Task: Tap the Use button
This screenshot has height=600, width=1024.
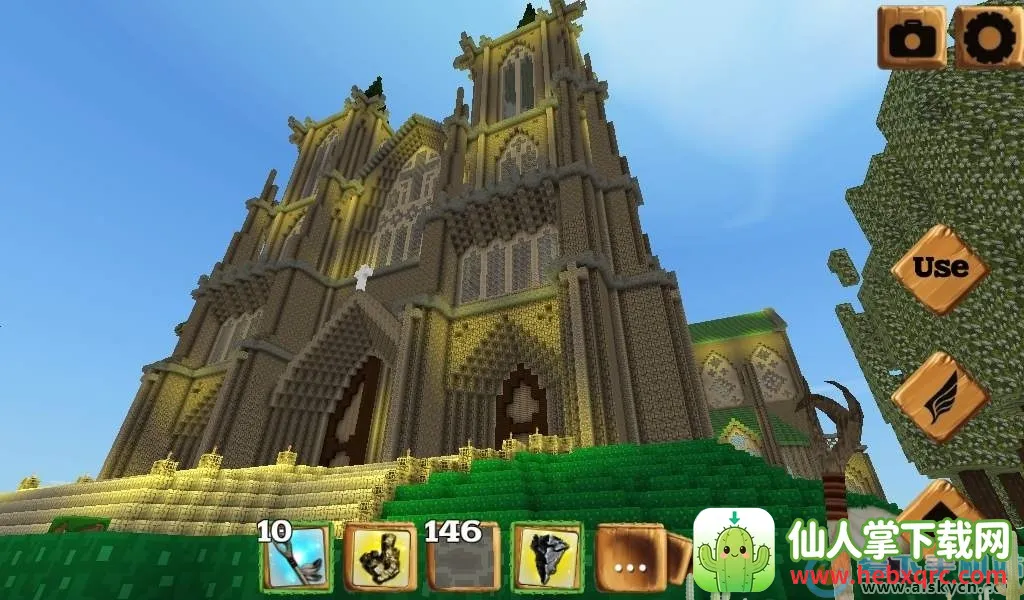Action: click(x=940, y=268)
